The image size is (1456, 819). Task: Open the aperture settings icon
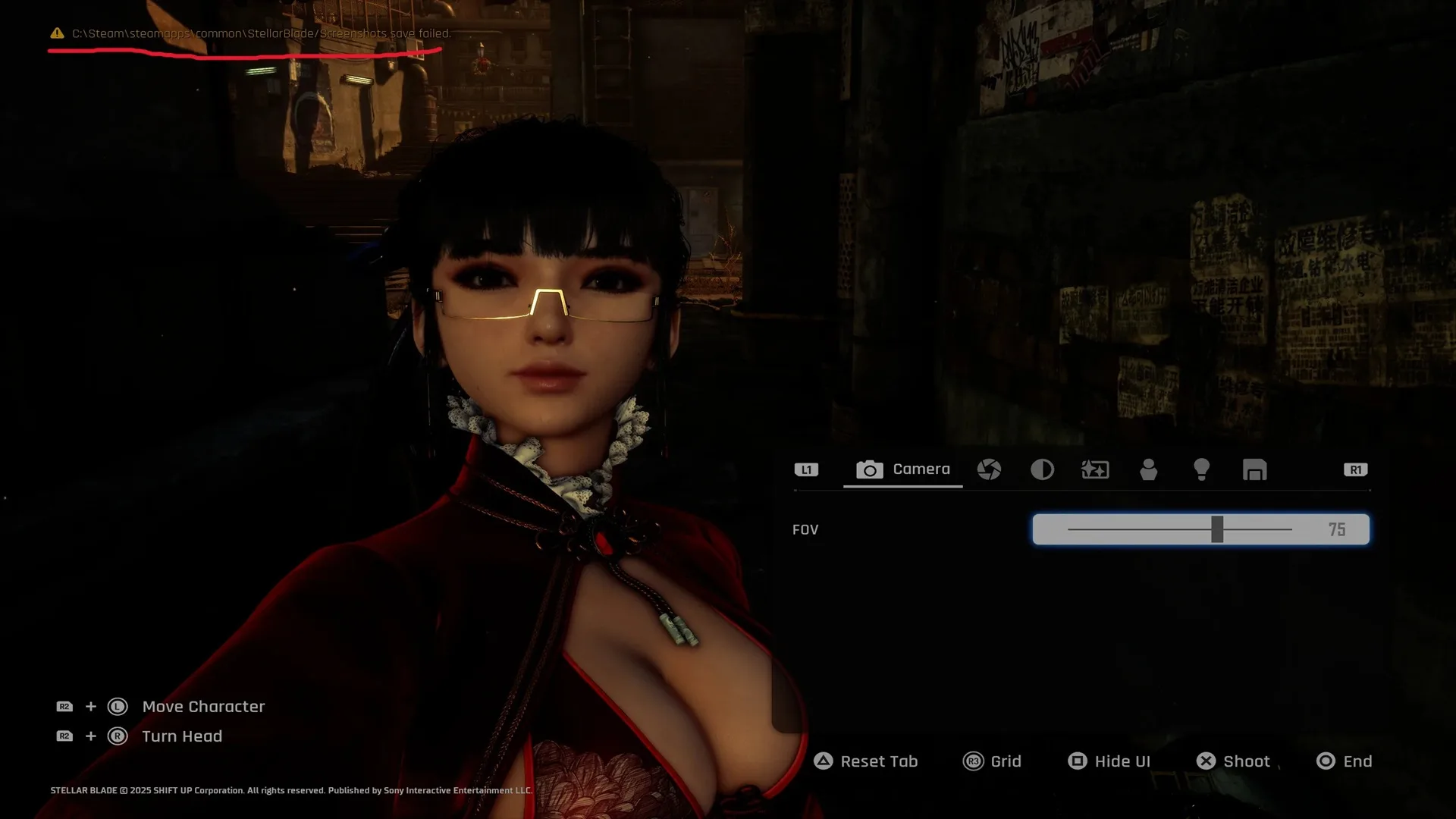tap(990, 469)
